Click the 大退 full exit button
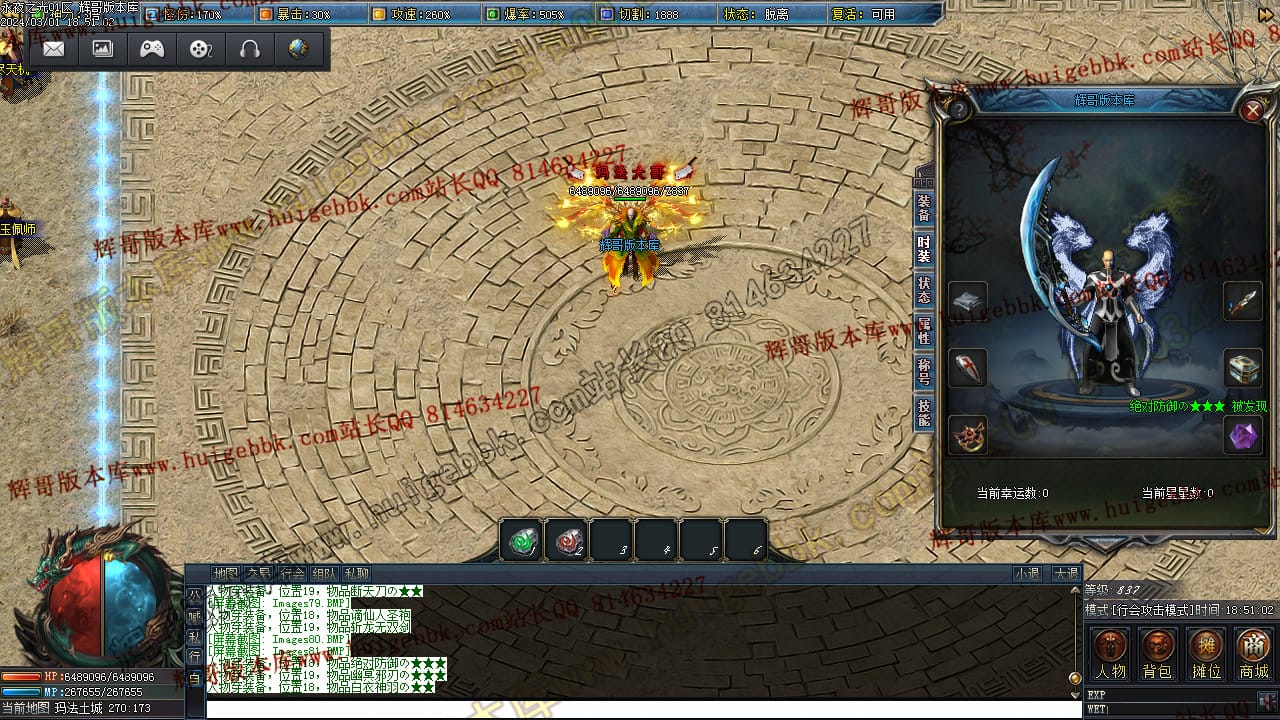This screenshot has width=1280, height=720. click(x=1065, y=574)
